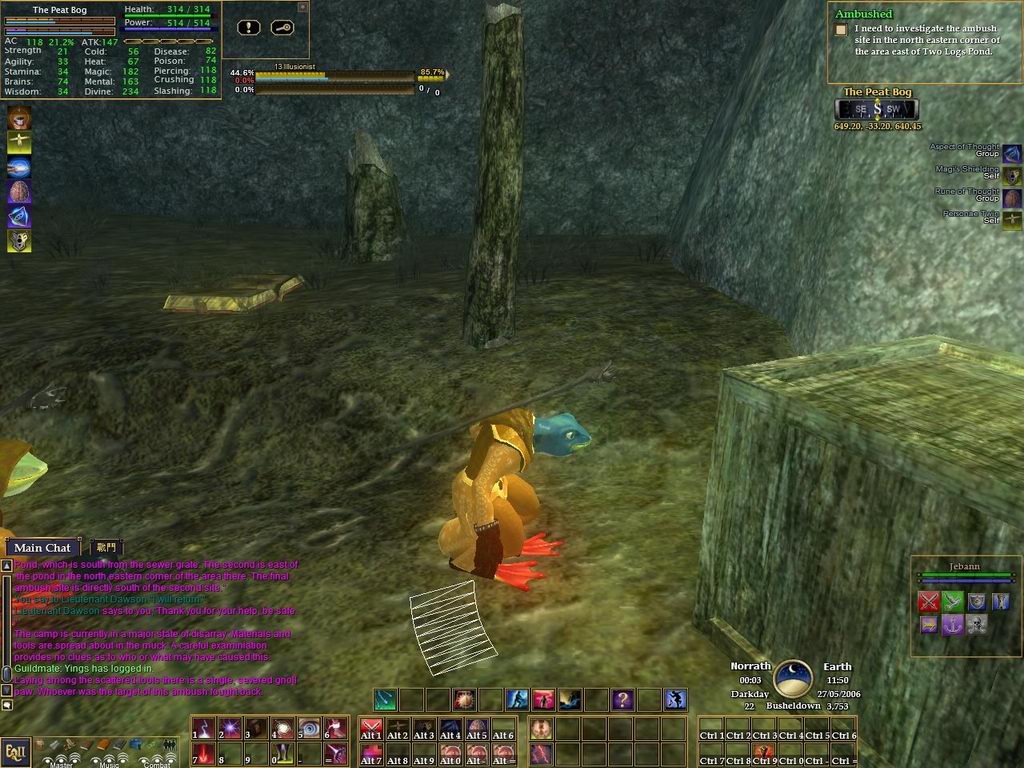This screenshot has width=1024, height=768.
Task: Click the red crossed swords icon
Action: (929, 601)
